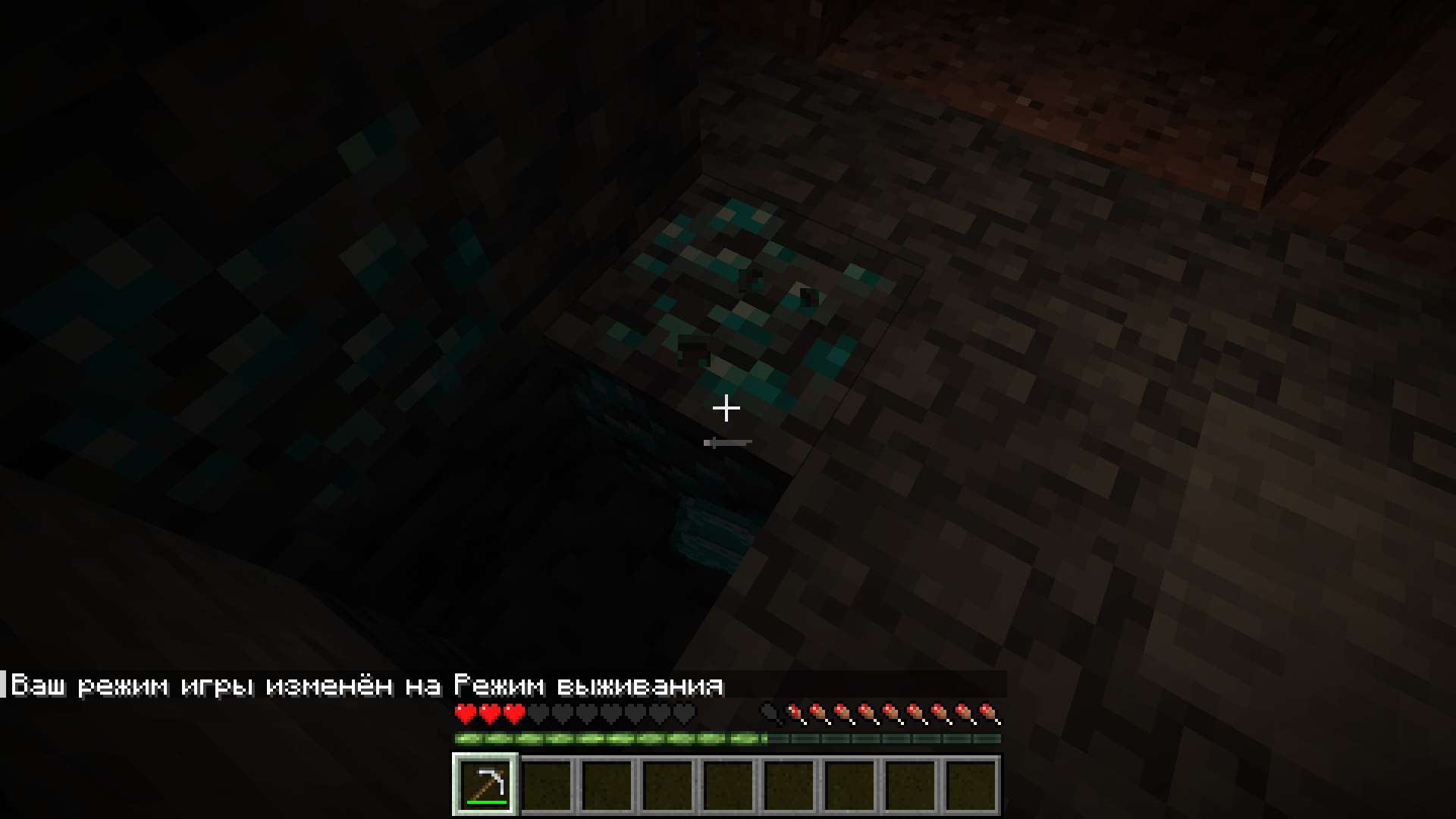The width and height of the screenshot is (1456, 819).
Task: Click the third red heart in the health bar
Action: click(513, 713)
